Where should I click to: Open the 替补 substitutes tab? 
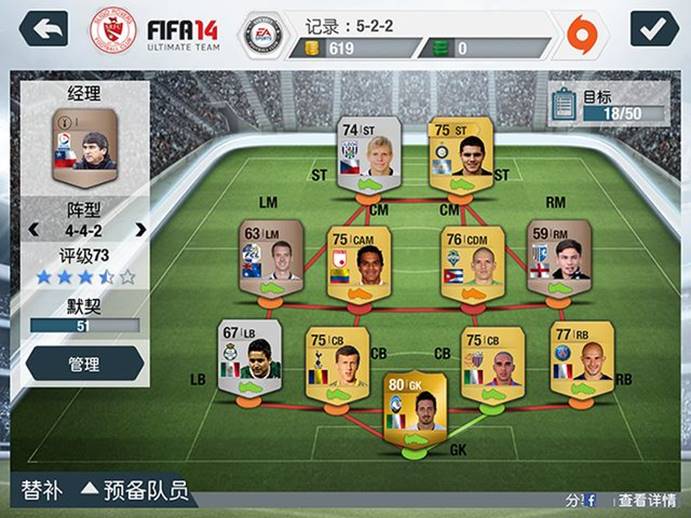pos(43,491)
